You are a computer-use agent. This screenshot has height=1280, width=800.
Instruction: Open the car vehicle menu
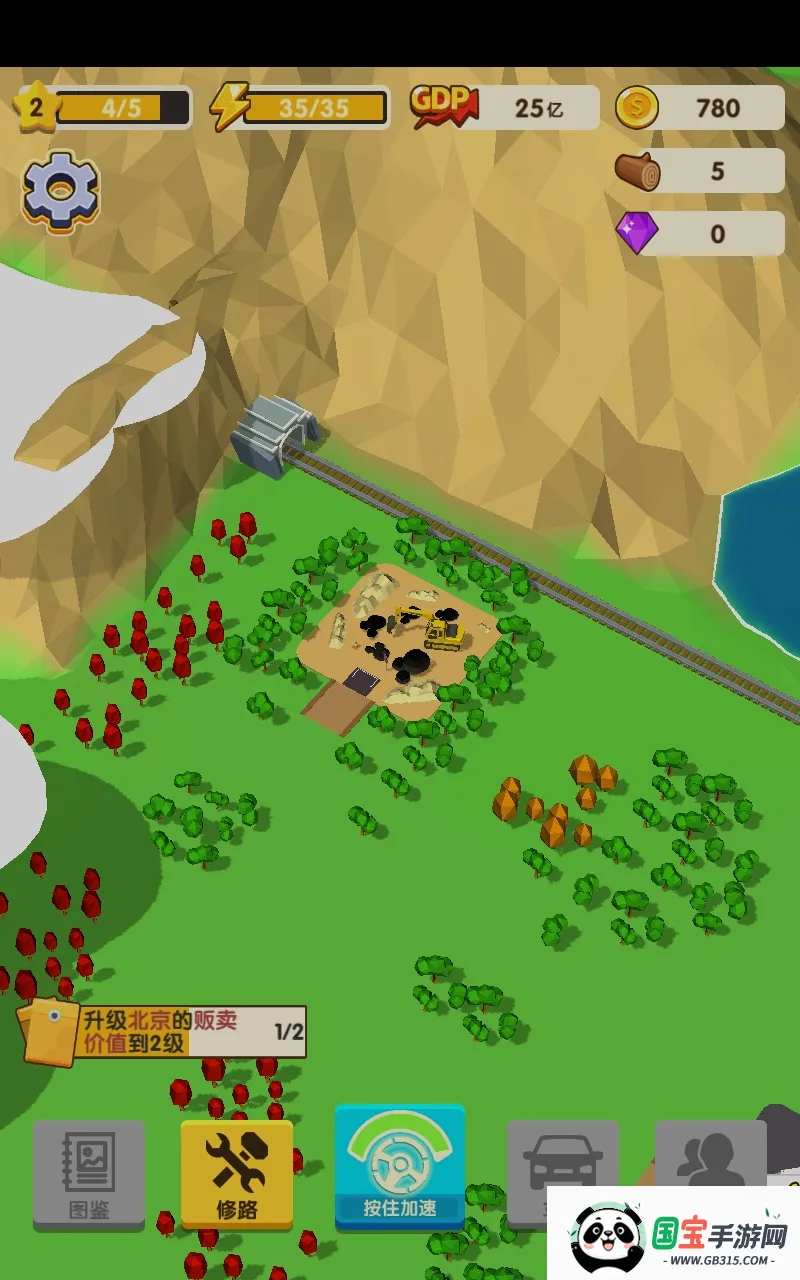pyautogui.click(x=560, y=1160)
